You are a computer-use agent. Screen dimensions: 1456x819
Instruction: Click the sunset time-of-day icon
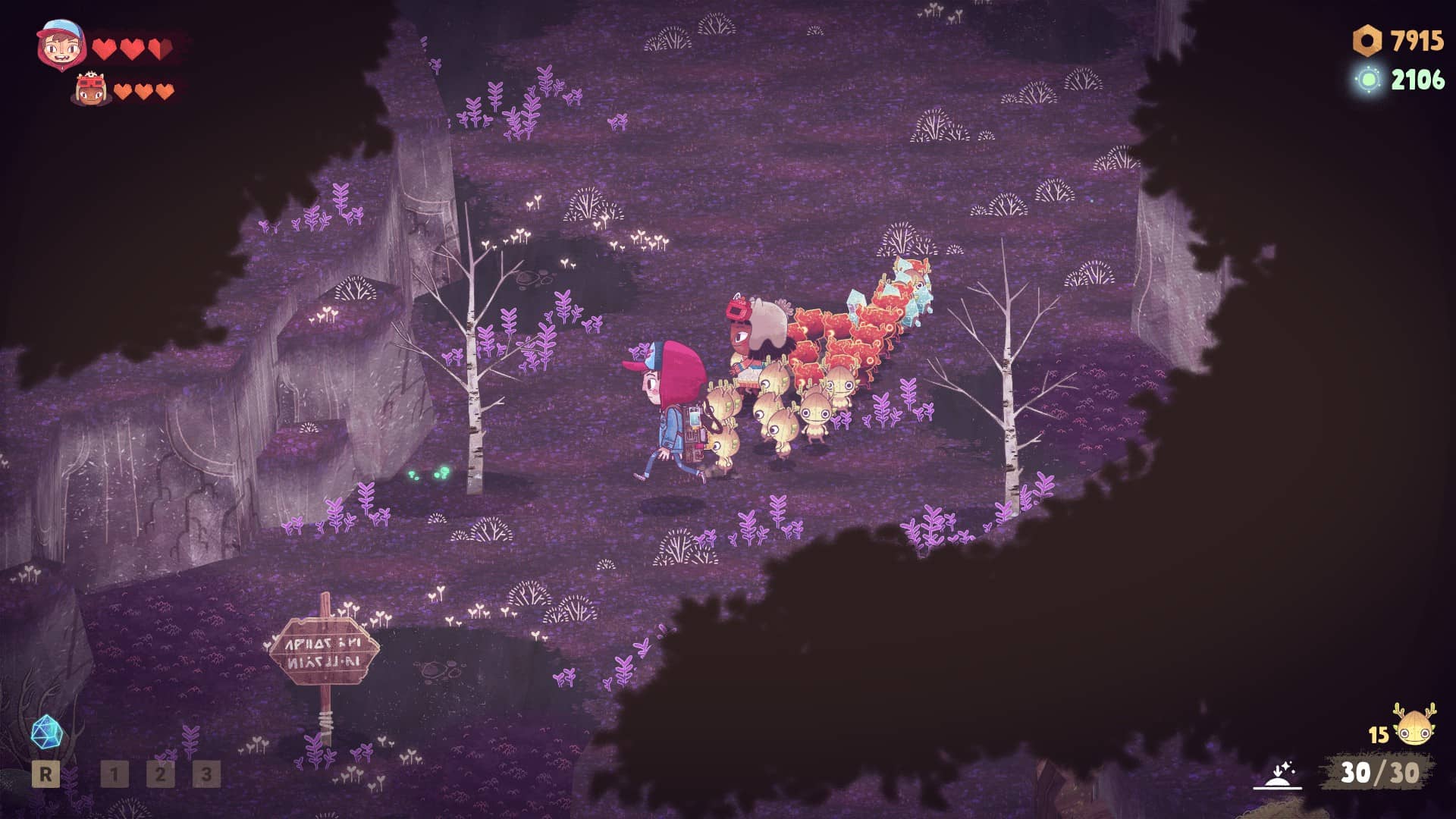coord(1277,776)
